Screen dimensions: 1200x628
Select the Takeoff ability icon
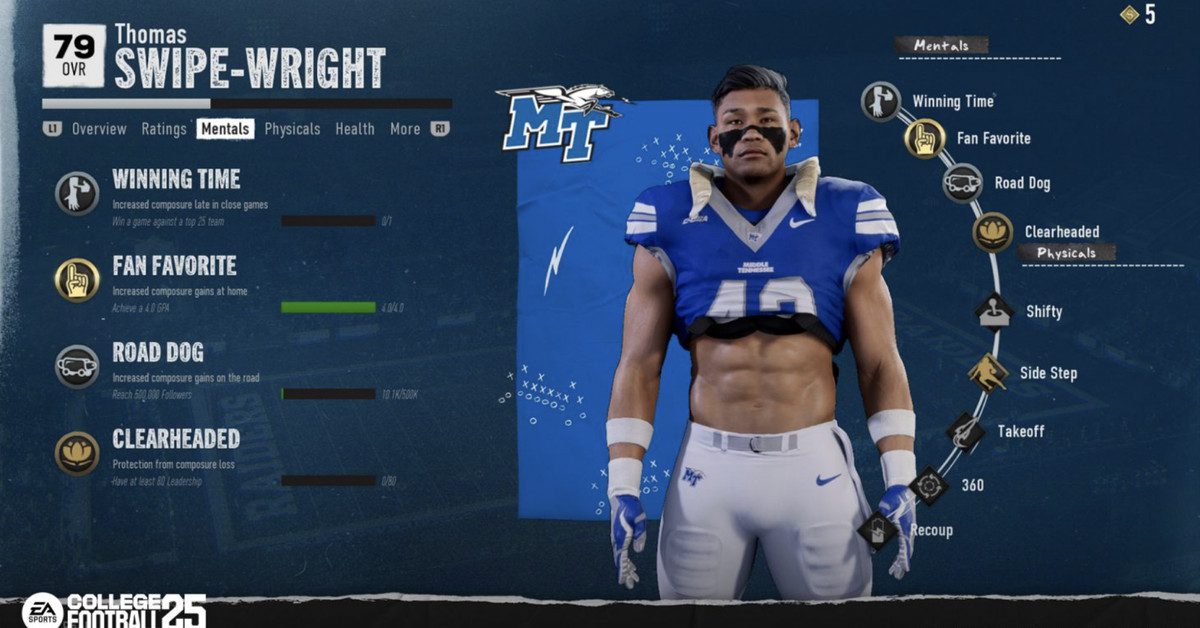click(x=965, y=432)
